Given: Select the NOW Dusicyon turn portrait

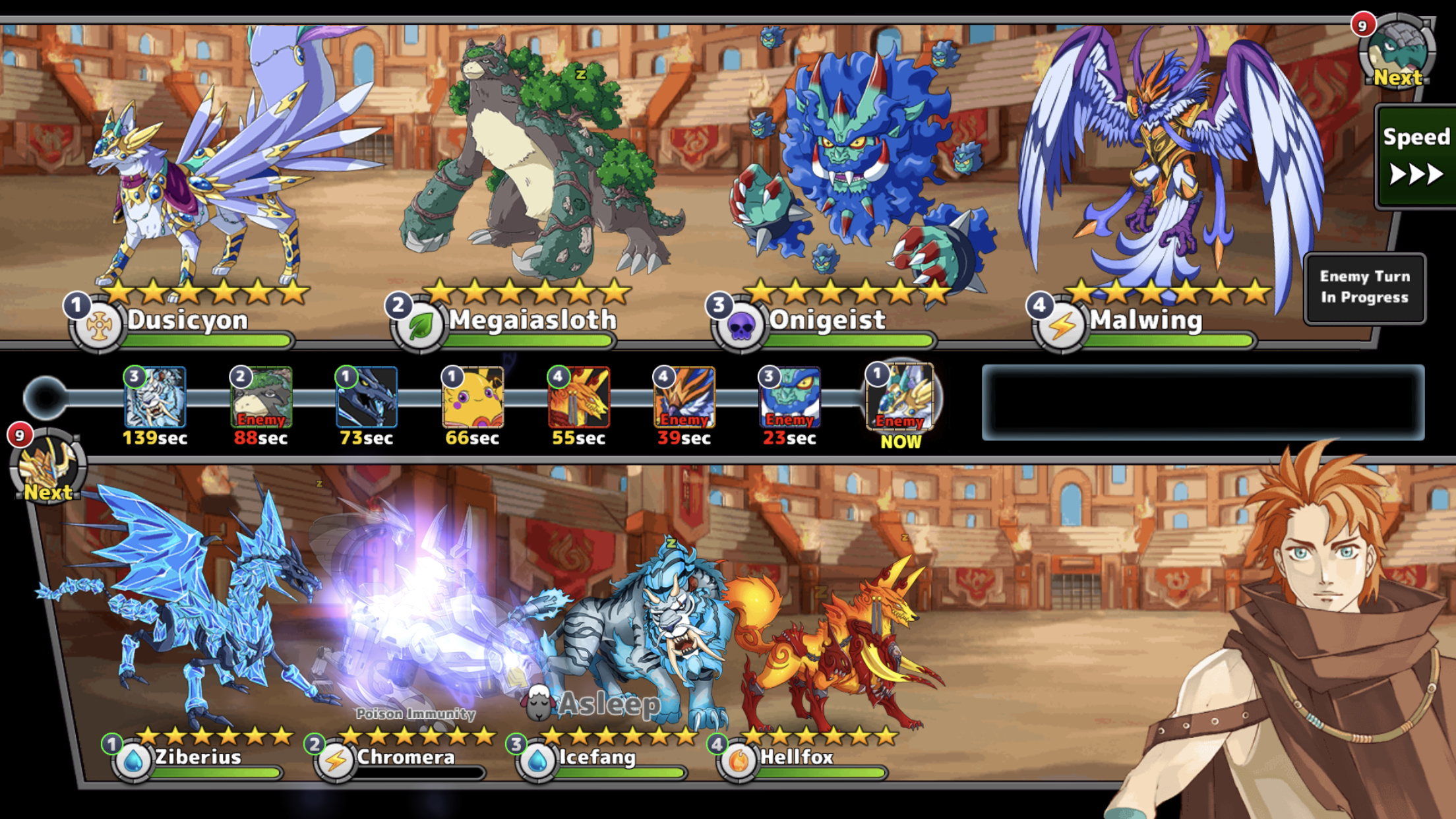Looking at the screenshot, I should point(901,398).
